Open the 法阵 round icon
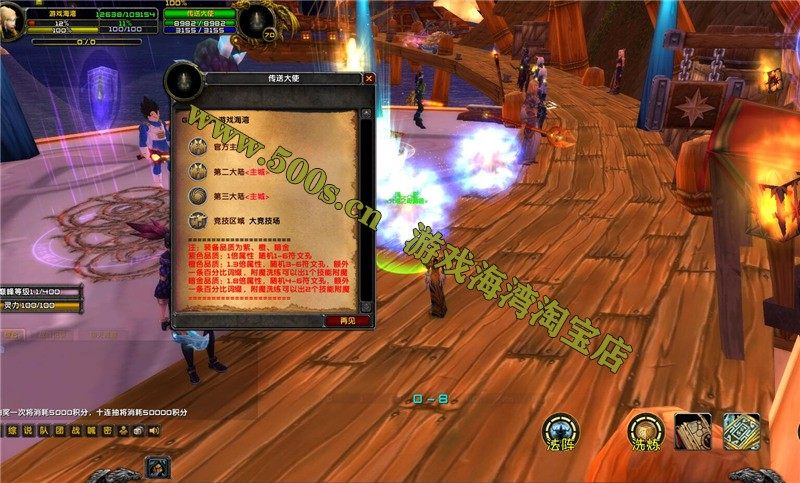 (x=560, y=431)
